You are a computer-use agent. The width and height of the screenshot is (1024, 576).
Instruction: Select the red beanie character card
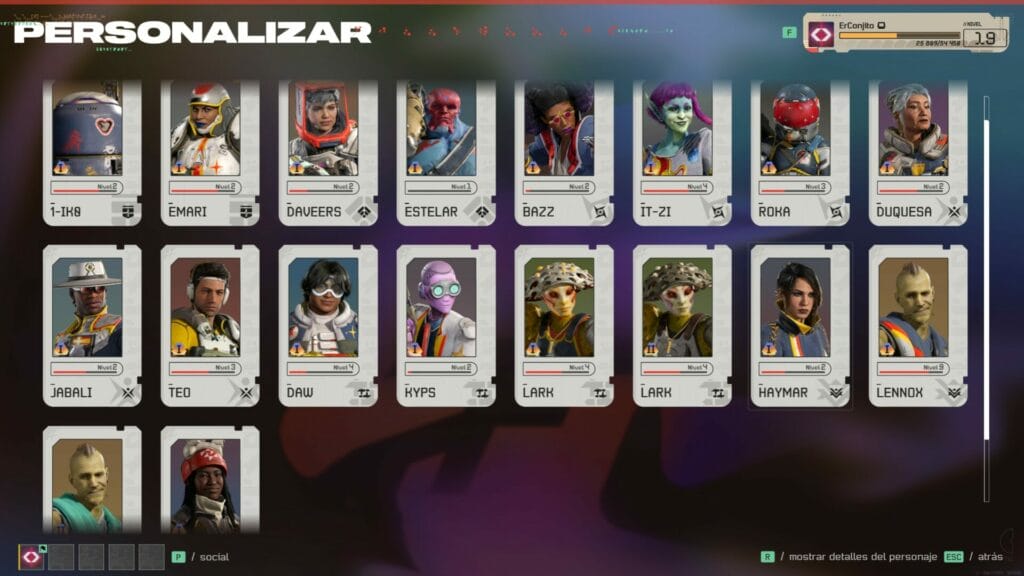(210, 482)
